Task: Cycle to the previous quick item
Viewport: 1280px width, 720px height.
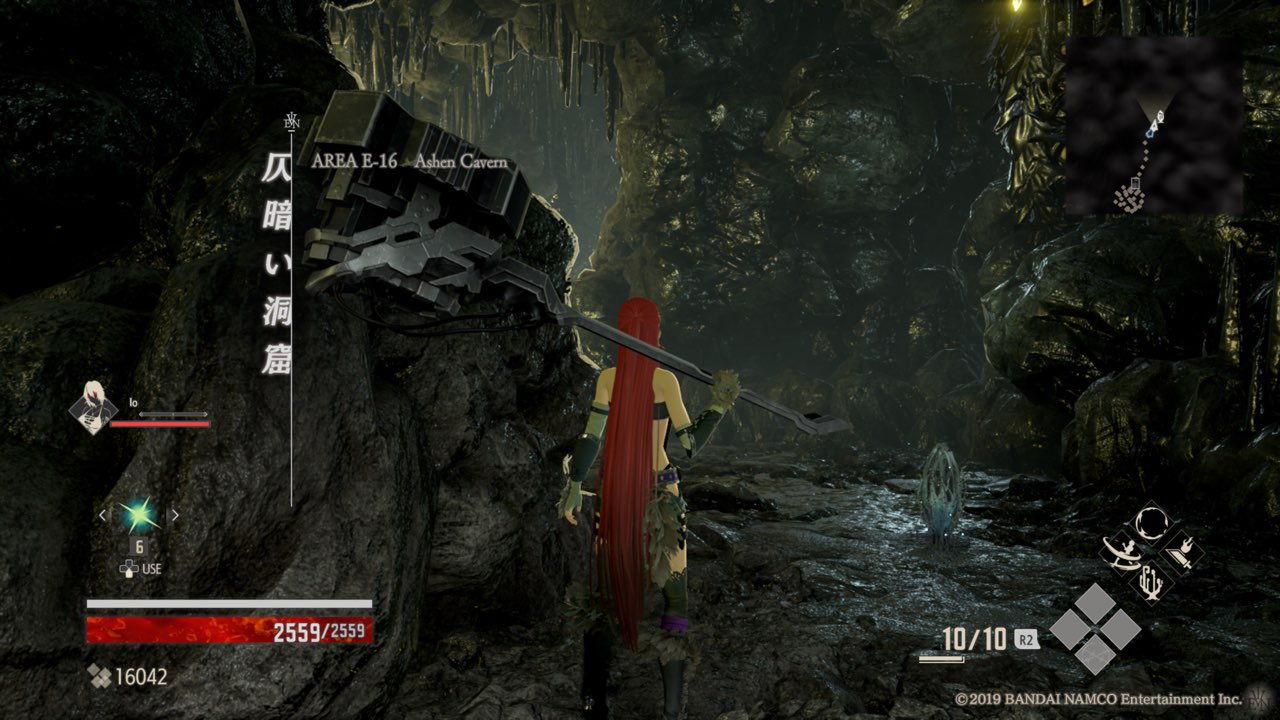Action: coord(102,515)
